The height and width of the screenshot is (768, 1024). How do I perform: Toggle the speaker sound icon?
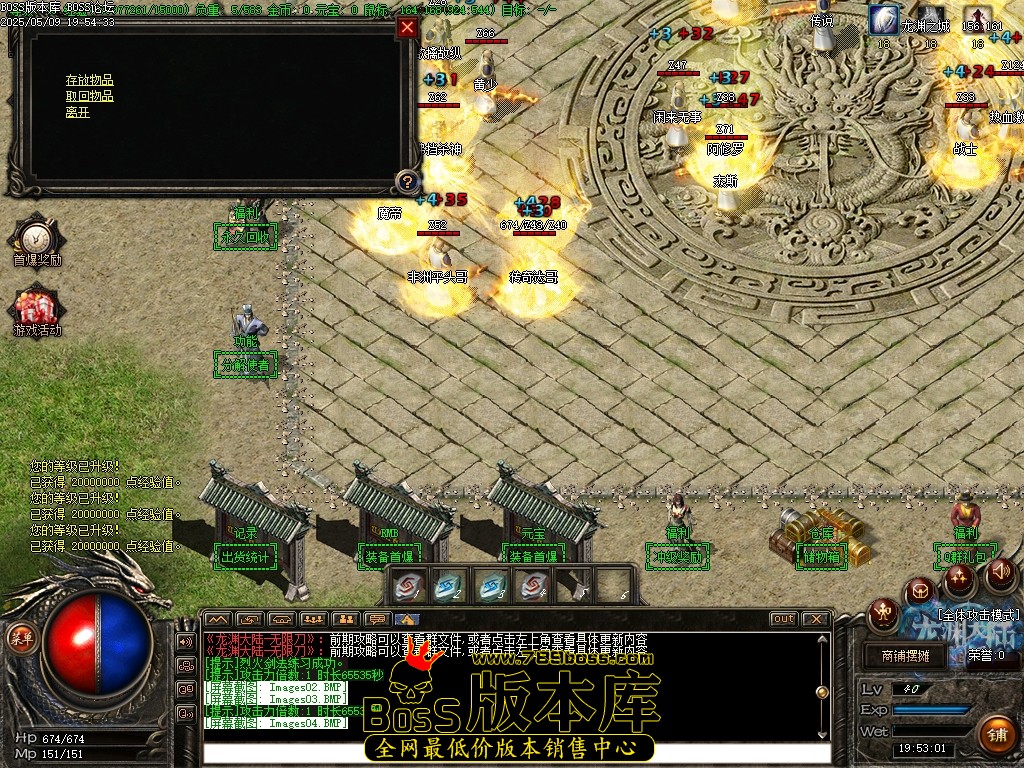(1000, 573)
